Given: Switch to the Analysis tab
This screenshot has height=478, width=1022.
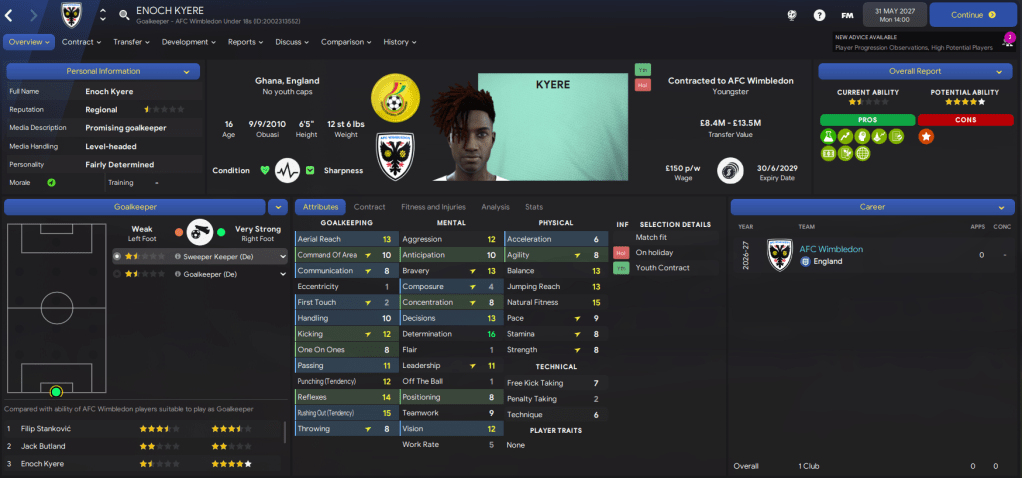Looking at the screenshot, I should click(x=495, y=207).
